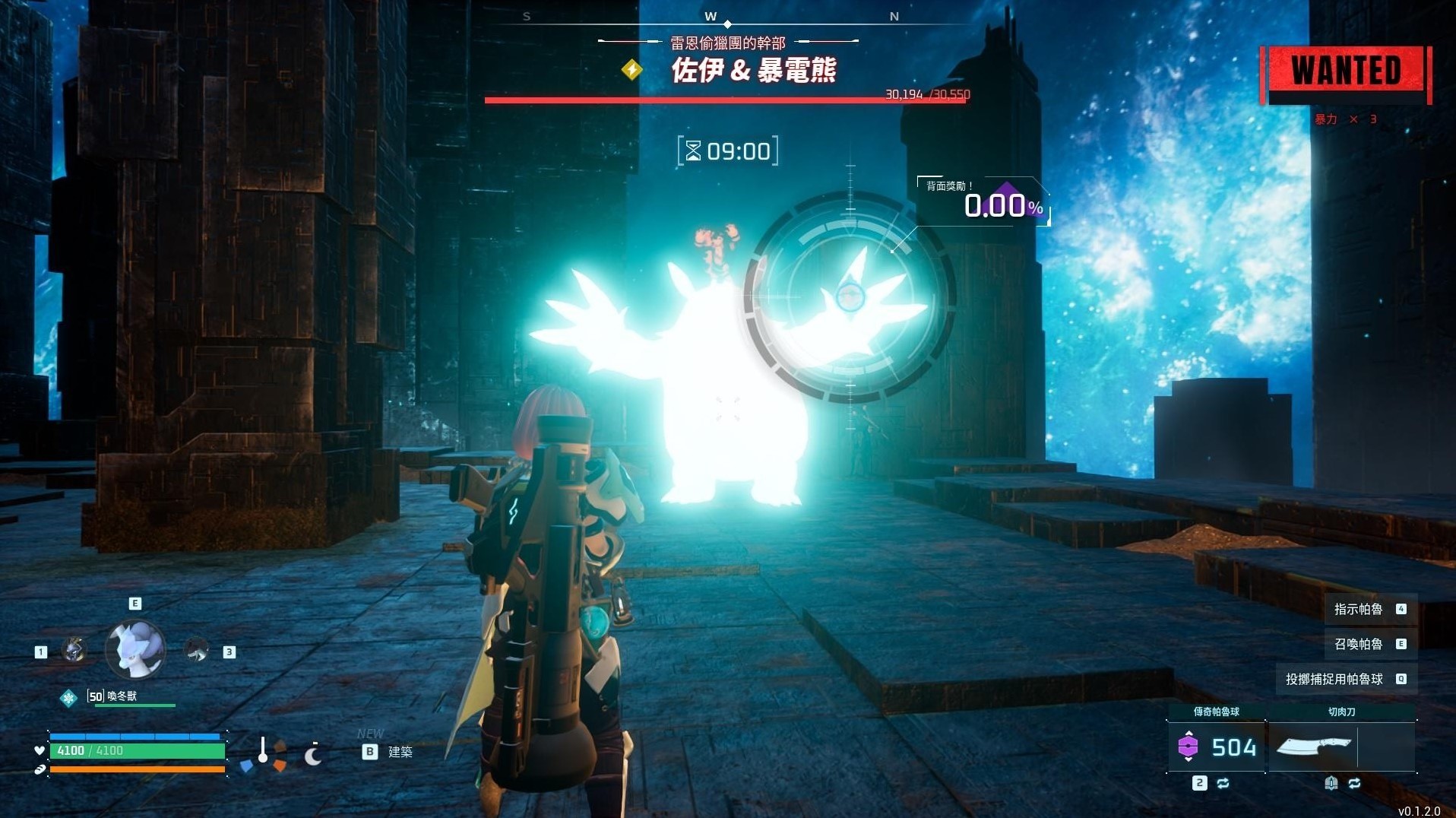The image size is (1456, 818).
Task: Select the meat cleaver weapon slot
Action: click(x=1313, y=747)
